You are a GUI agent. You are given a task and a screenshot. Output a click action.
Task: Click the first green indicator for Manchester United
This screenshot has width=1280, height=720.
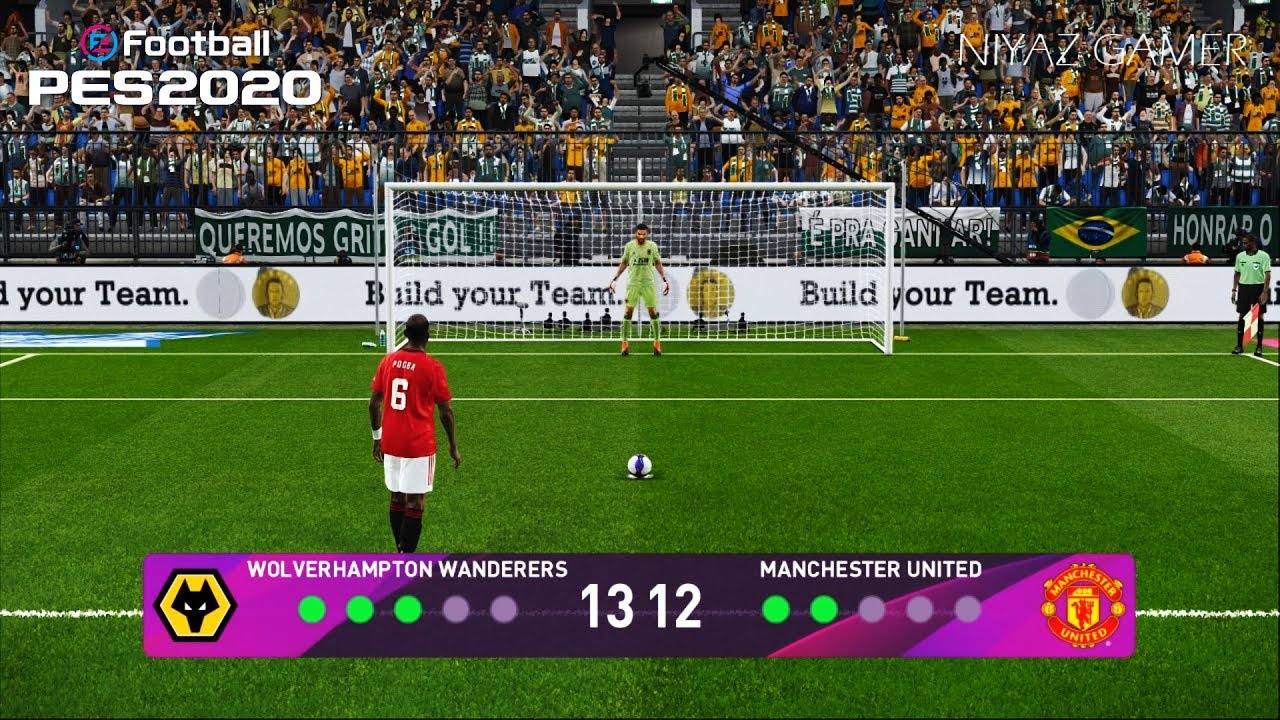(776, 605)
